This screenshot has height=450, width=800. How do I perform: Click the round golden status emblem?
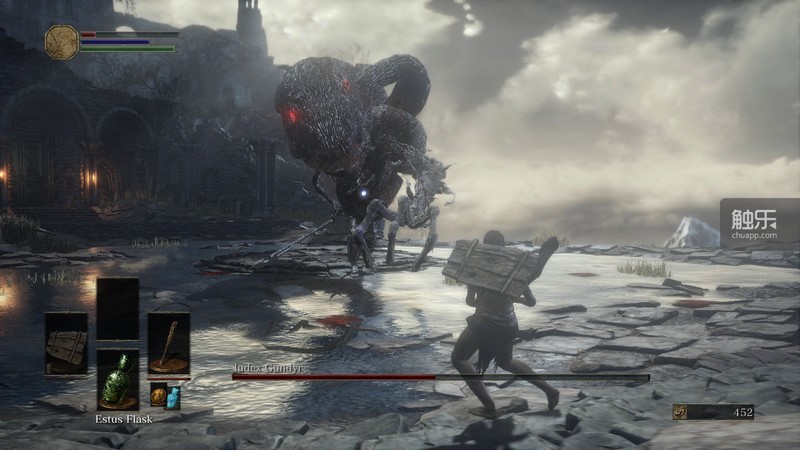click(62, 42)
